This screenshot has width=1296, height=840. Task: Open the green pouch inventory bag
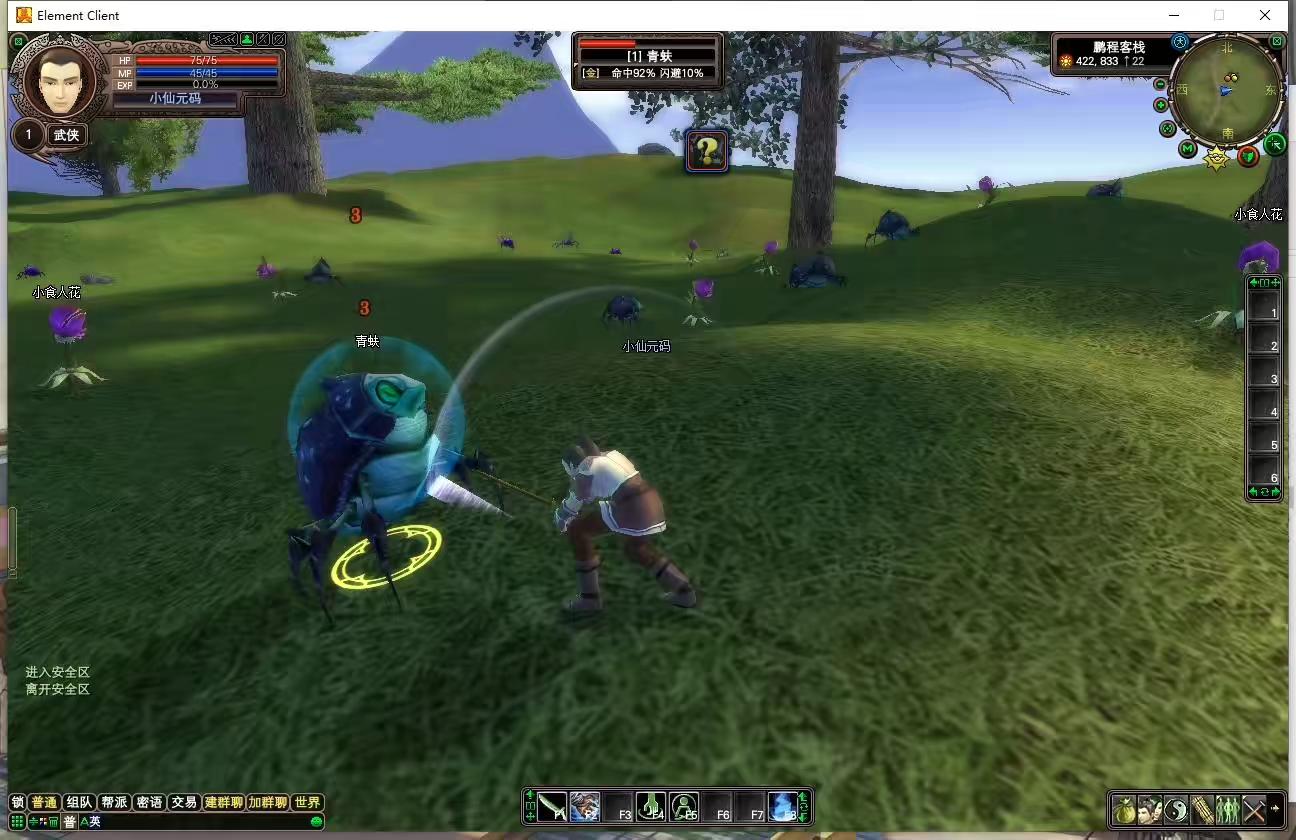[x=1125, y=809]
